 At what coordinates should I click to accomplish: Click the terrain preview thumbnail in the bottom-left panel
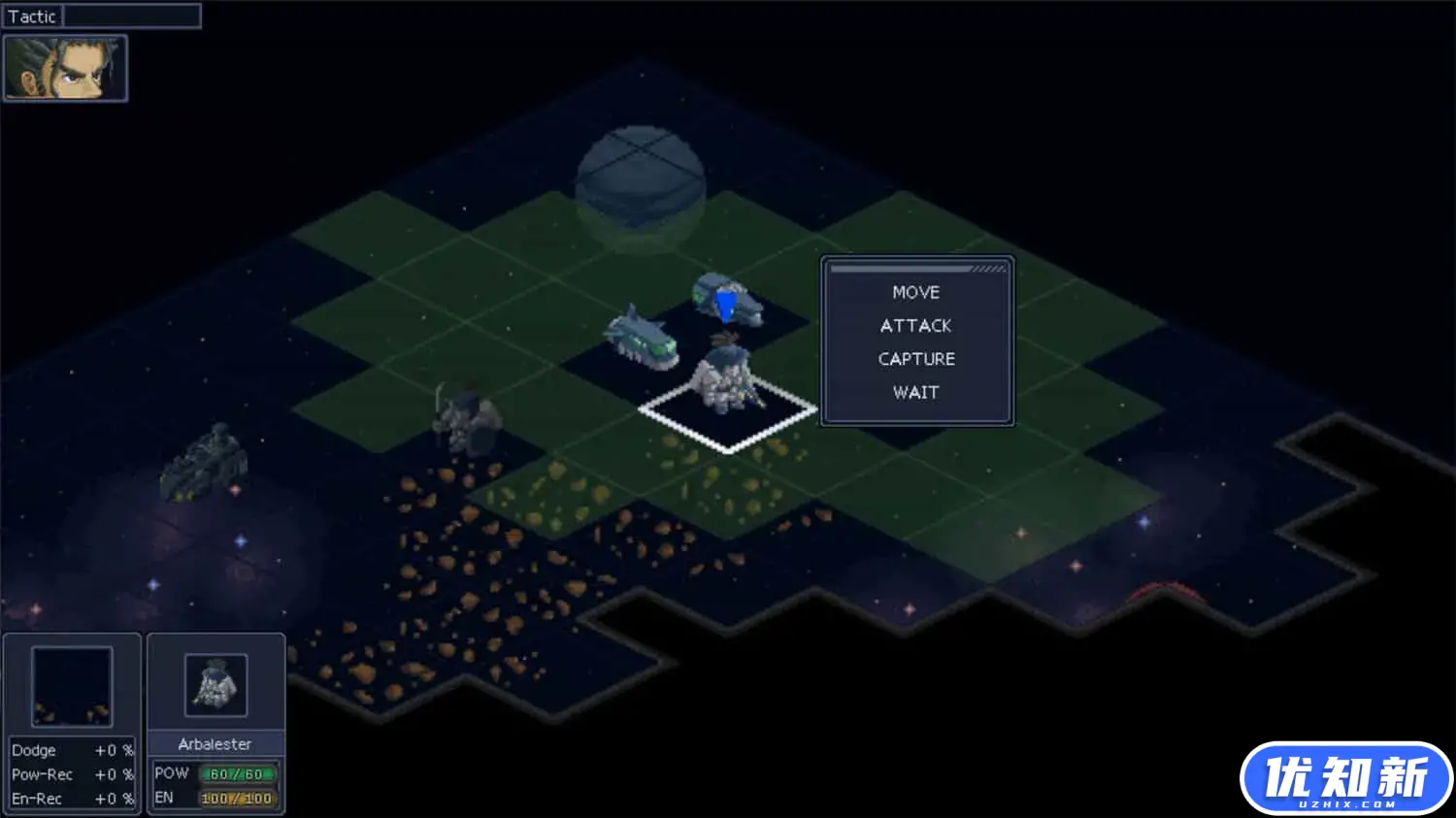pyautogui.click(x=71, y=684)
